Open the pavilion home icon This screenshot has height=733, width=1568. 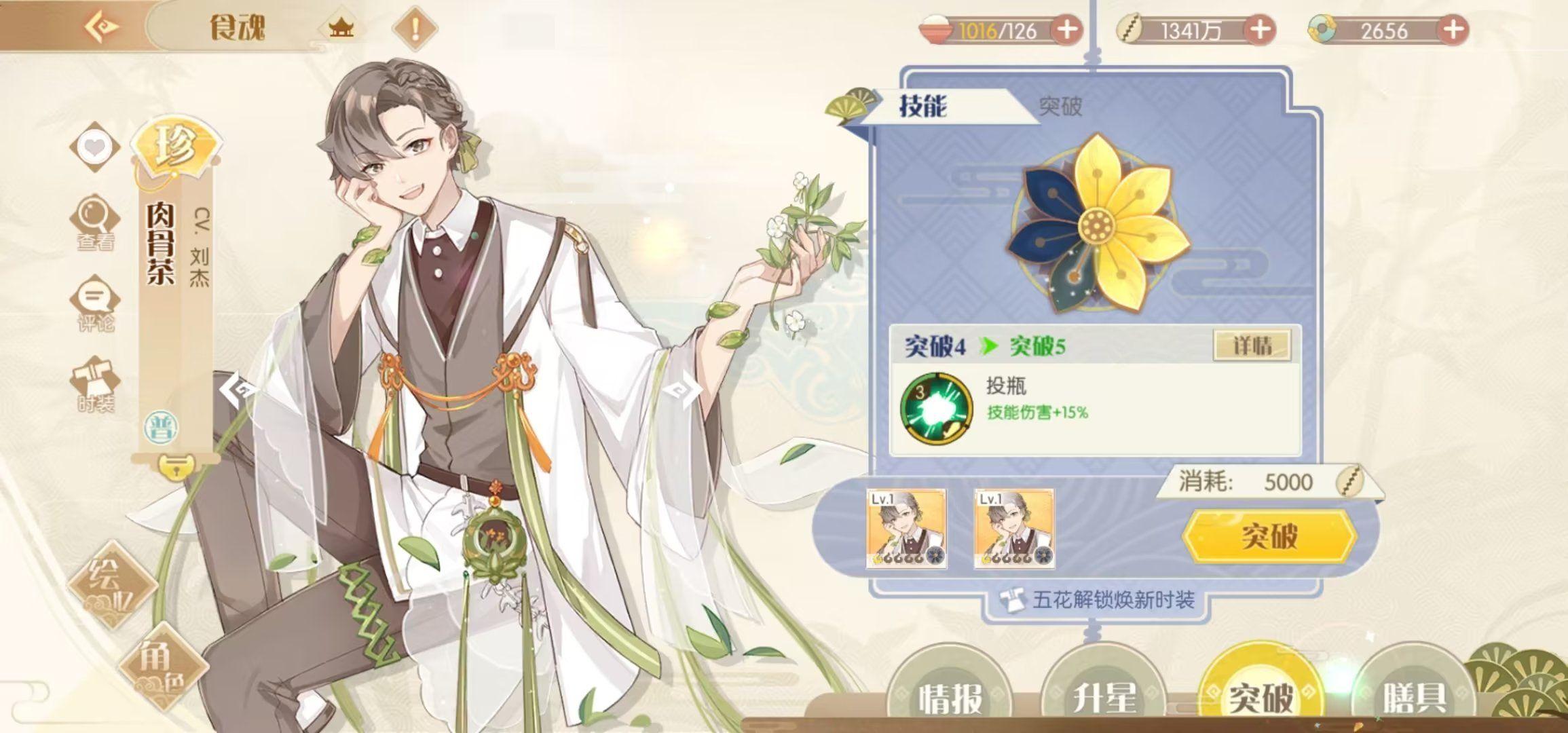341,29
